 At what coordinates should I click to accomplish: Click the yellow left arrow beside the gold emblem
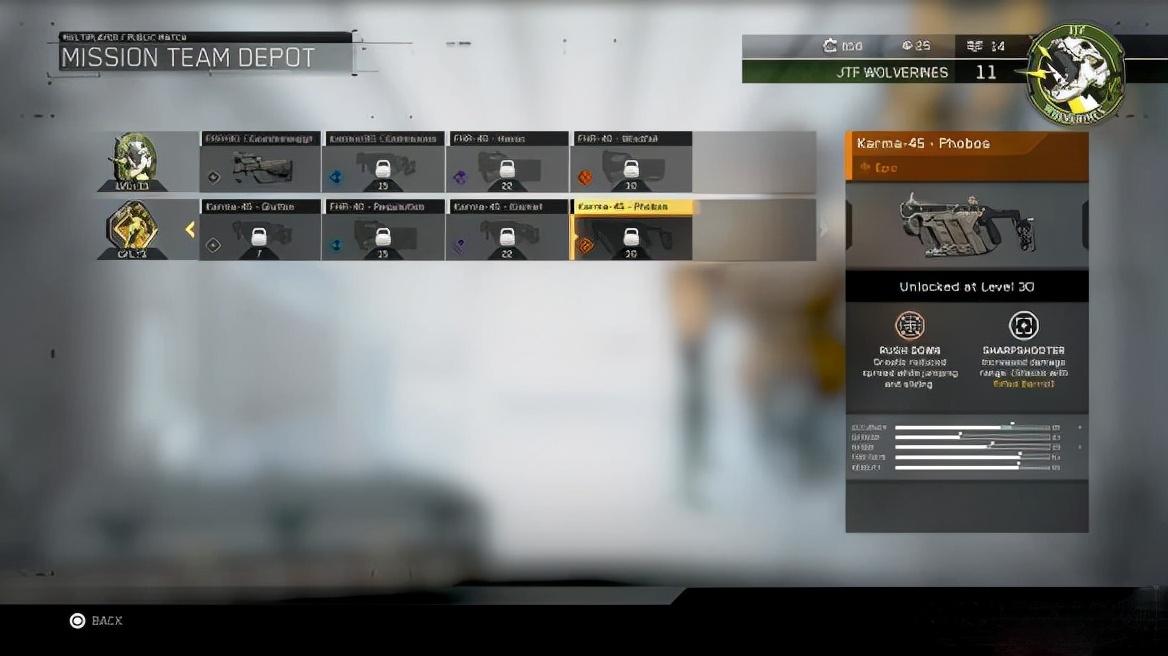tap(190, 230)
